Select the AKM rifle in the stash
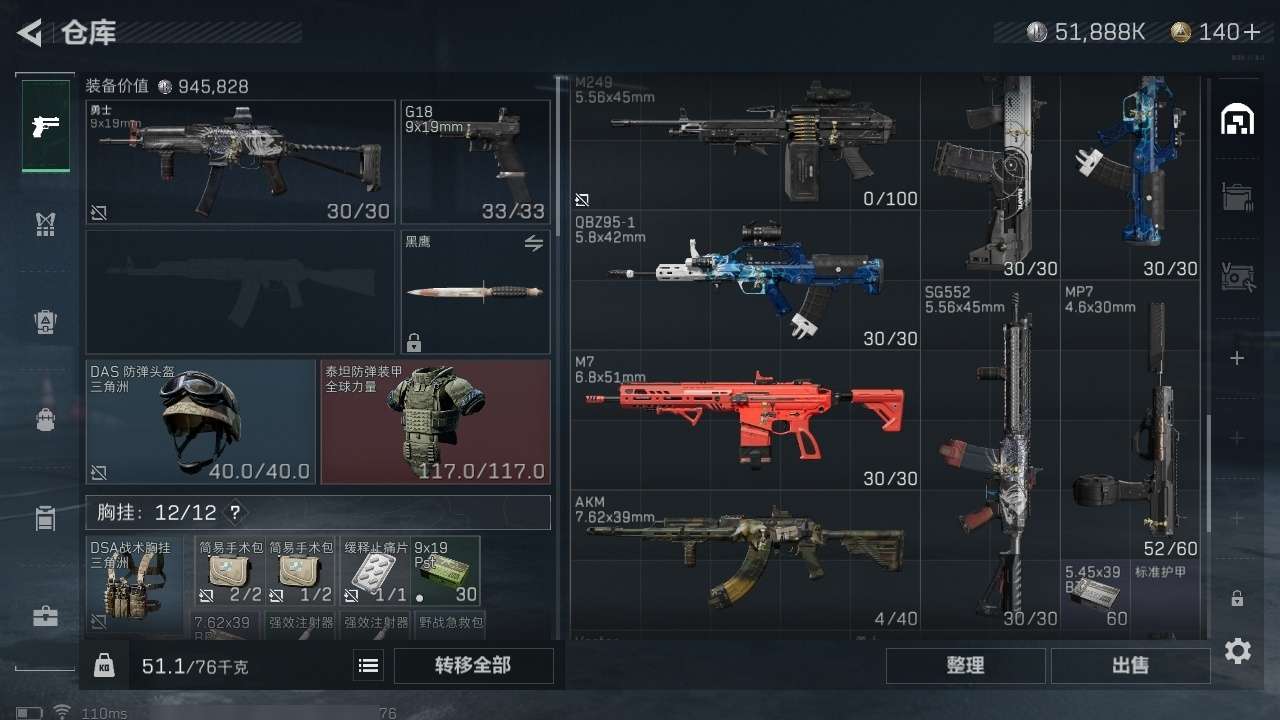The width and height of the screenshot is (1280, 720). [745, 560]
